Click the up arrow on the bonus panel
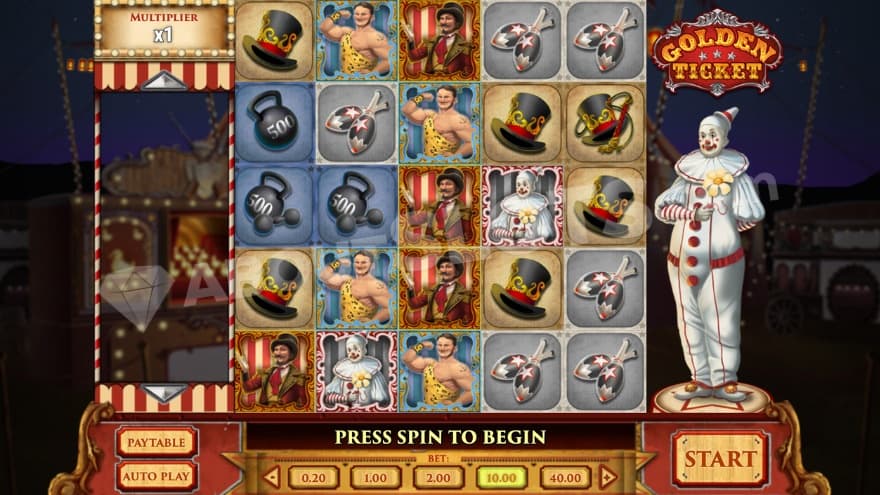This screenshot has width=880, height=495. [164, 81]
